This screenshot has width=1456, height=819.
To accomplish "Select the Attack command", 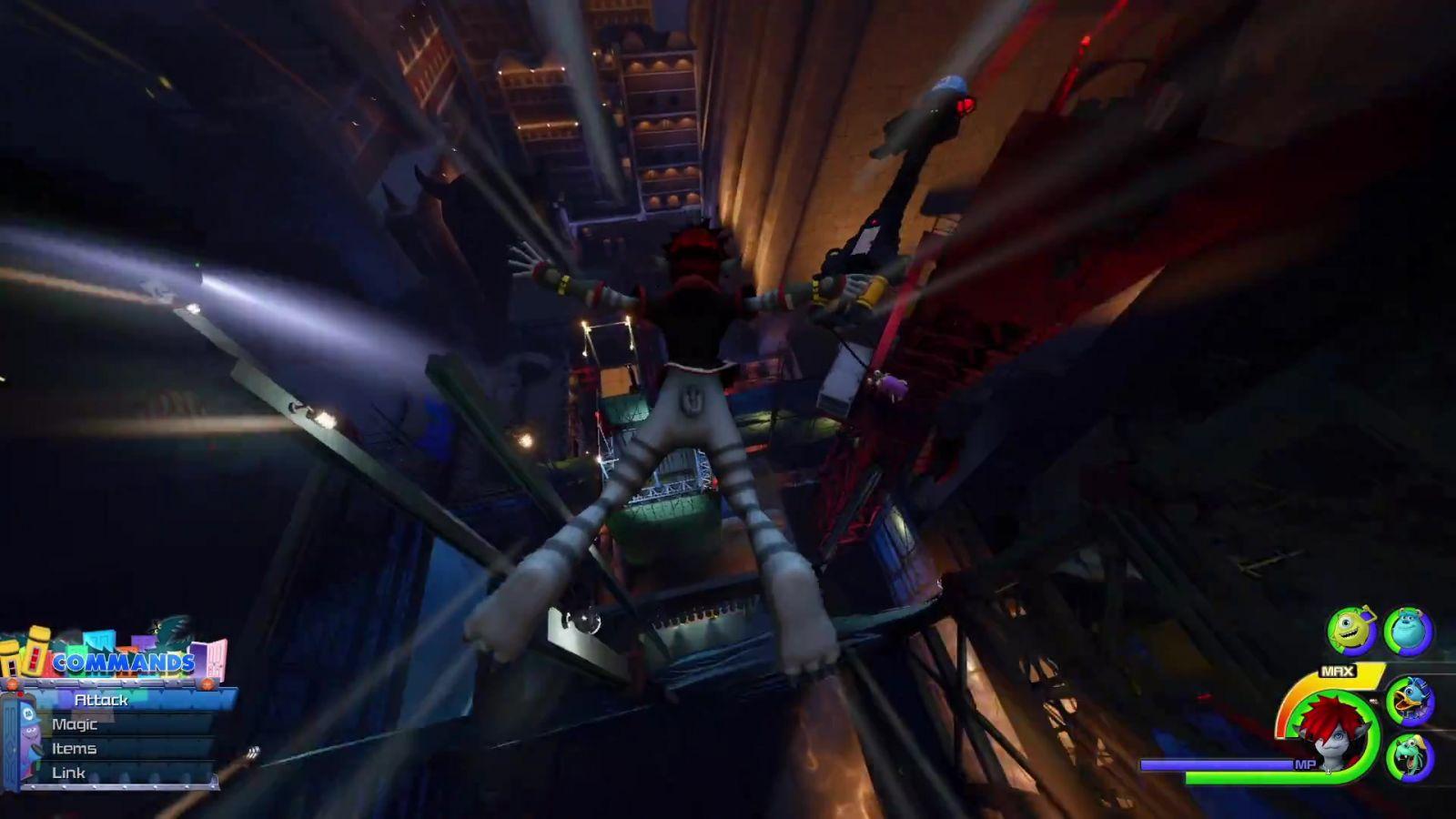I will pos(102,700).
